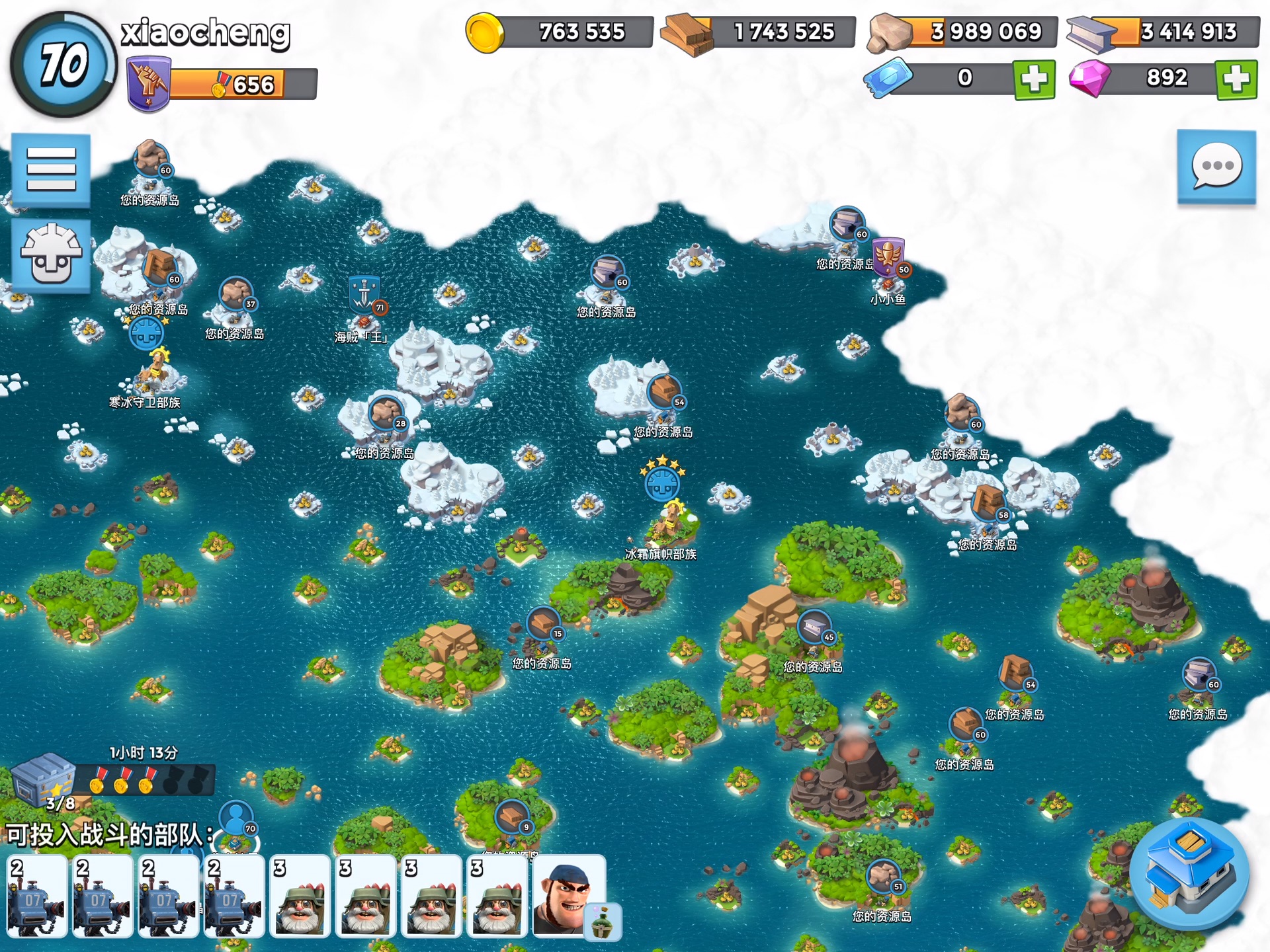1270x952 pixels.
Task: Buy tickets with the green plus
Action: coord(1033,79)
